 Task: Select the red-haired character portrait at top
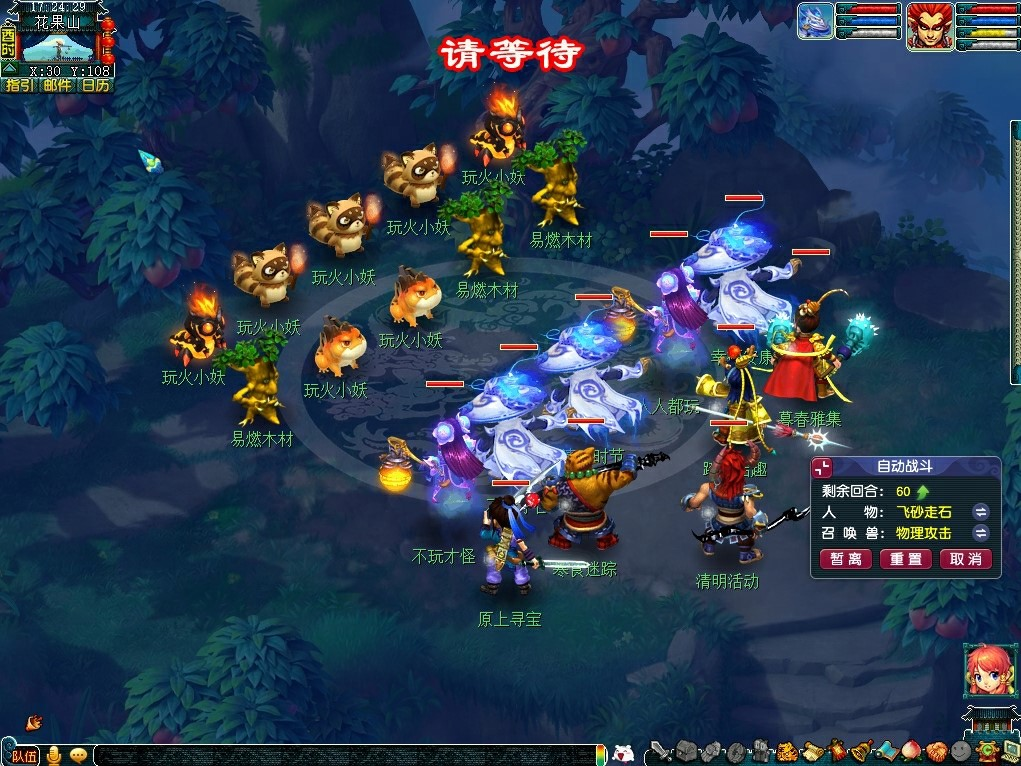929,25
